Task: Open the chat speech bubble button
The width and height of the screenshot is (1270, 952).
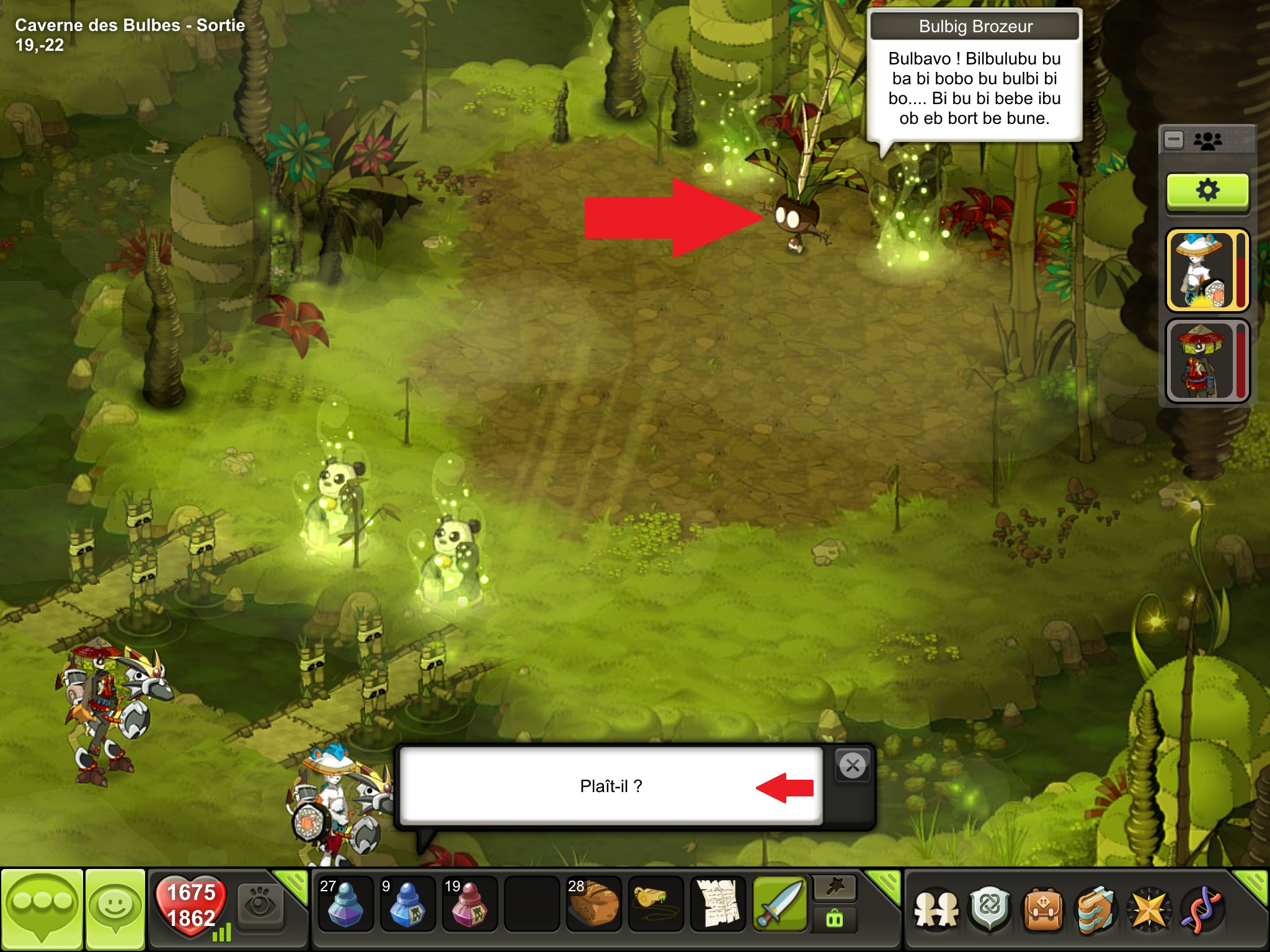Action: click(42, 909)
